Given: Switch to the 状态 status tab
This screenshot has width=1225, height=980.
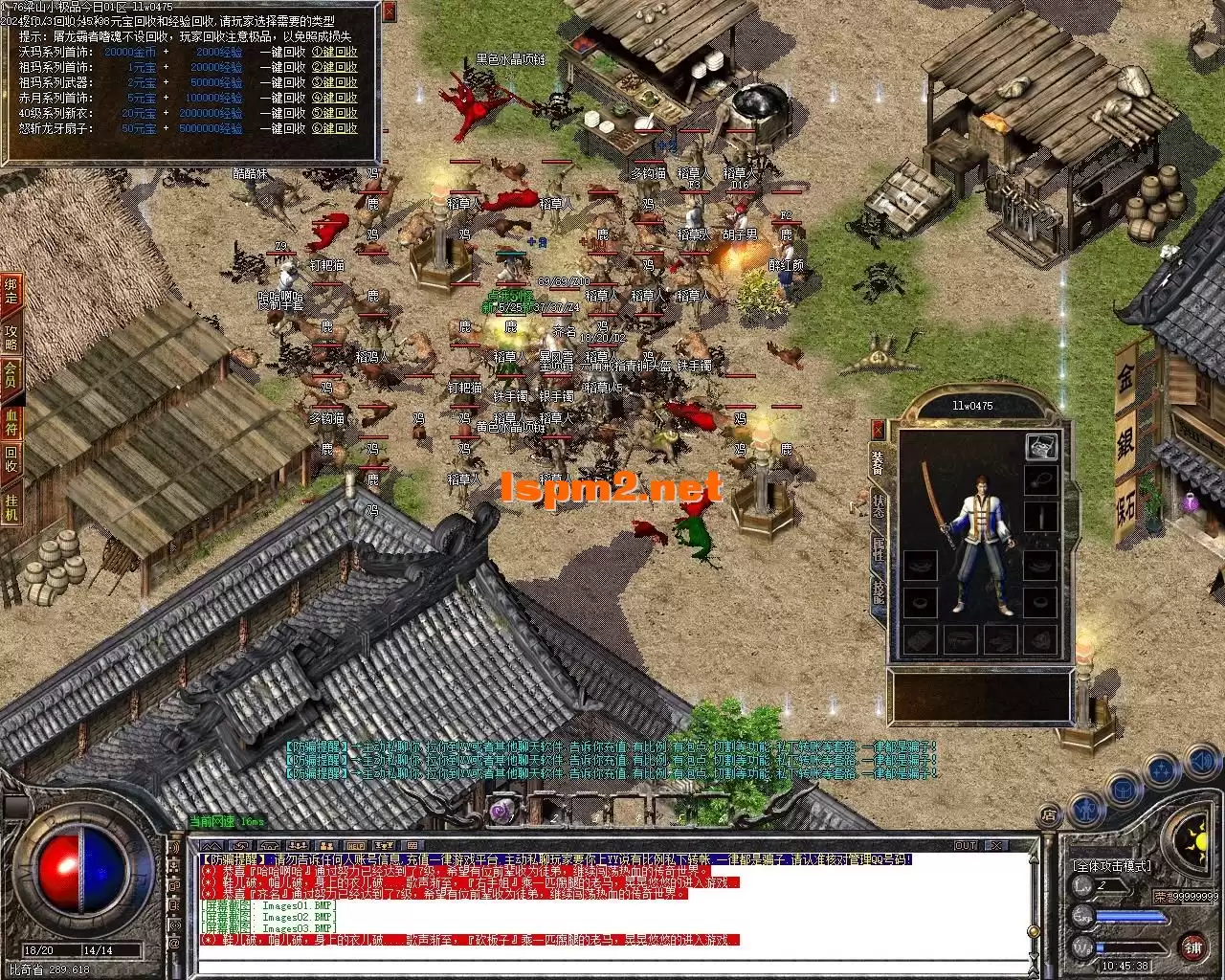Looking at the screenshot, I should (x=878, y=505).
